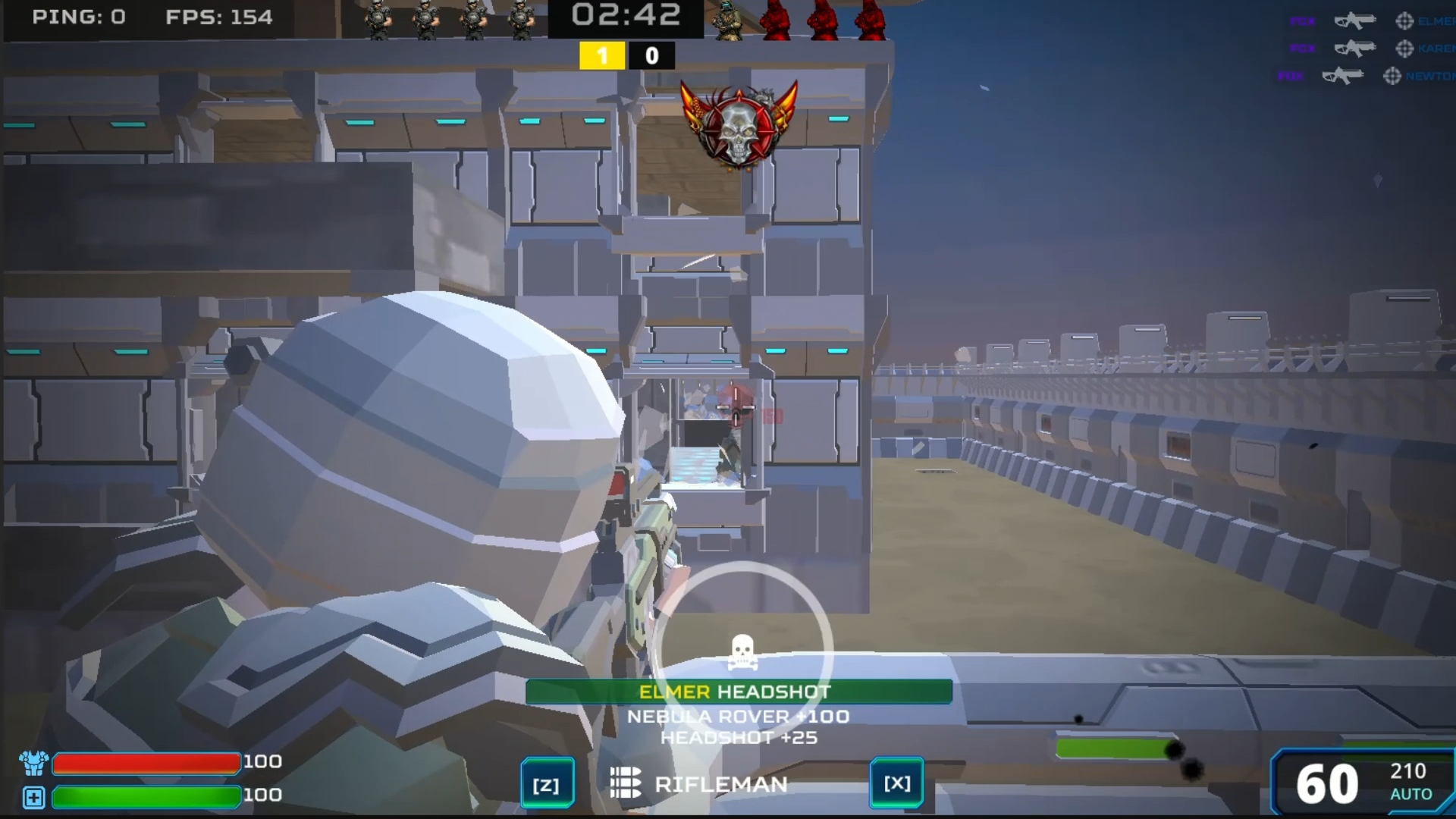Click the headshot crosshair icon next to NEWTON
The image size is (1456, 819).
[1392, 77]
